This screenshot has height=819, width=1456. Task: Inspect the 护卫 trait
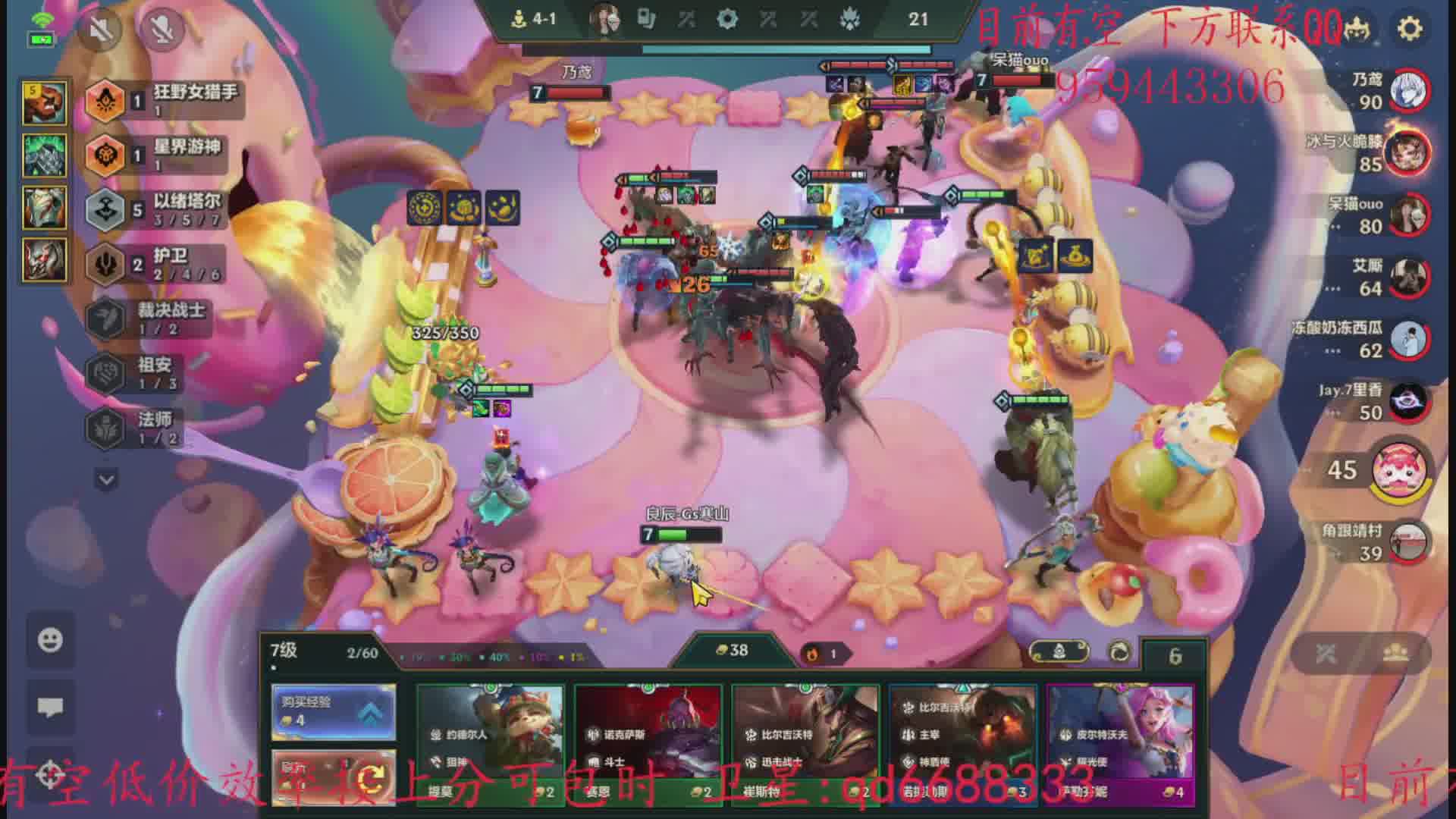click(x=157, y=264)
